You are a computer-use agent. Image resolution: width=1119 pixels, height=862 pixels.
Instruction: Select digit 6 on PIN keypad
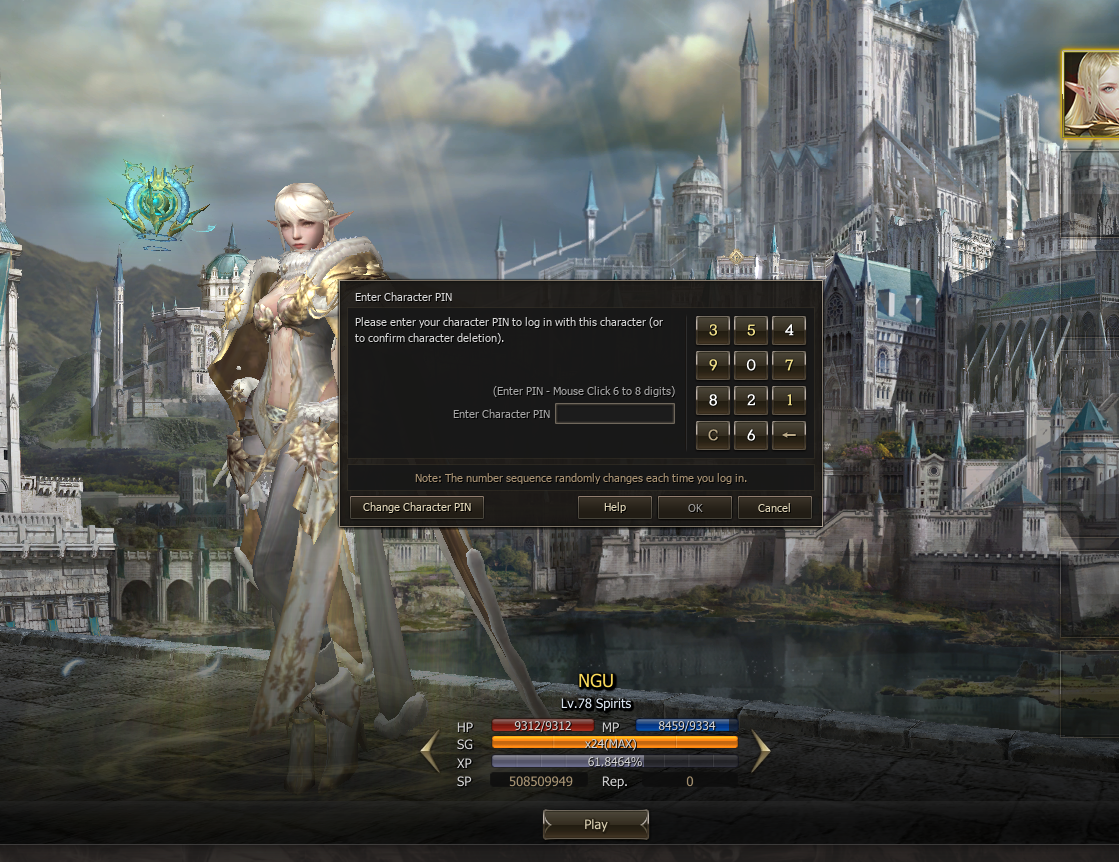[751, 435]
